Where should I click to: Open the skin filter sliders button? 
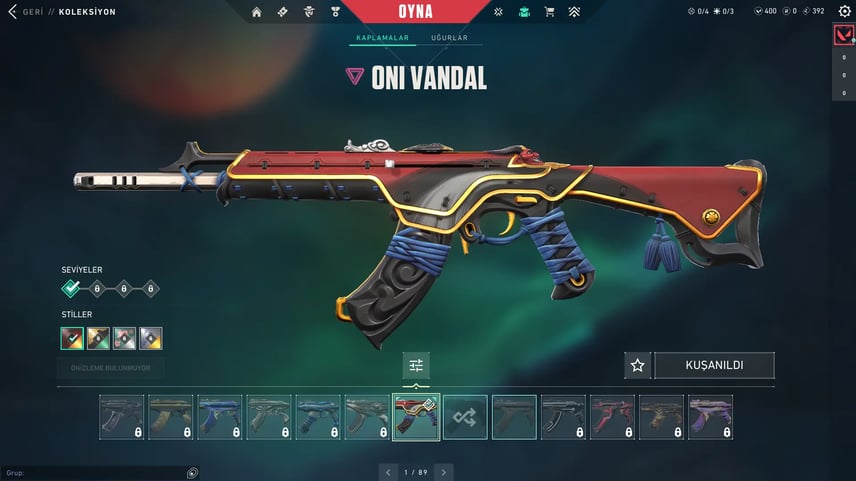coord(417,365)
